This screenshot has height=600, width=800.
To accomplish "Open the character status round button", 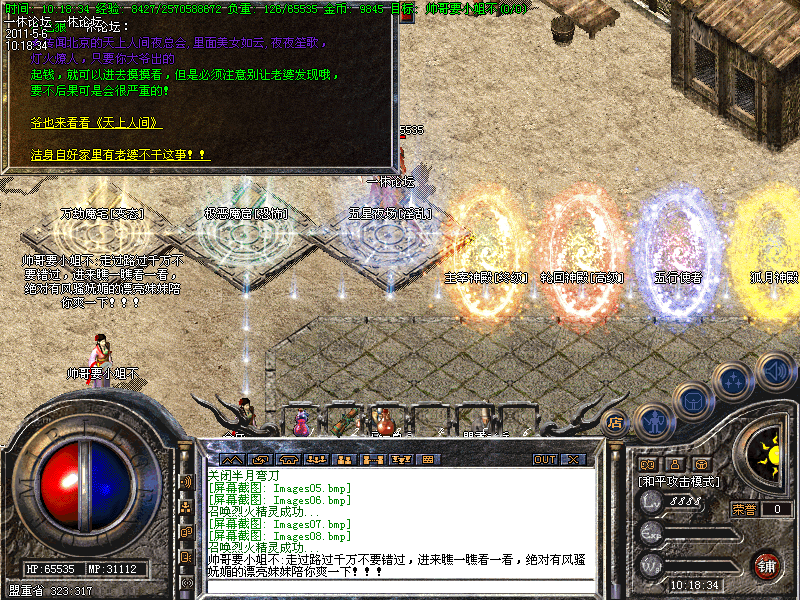I will (653, 422).
